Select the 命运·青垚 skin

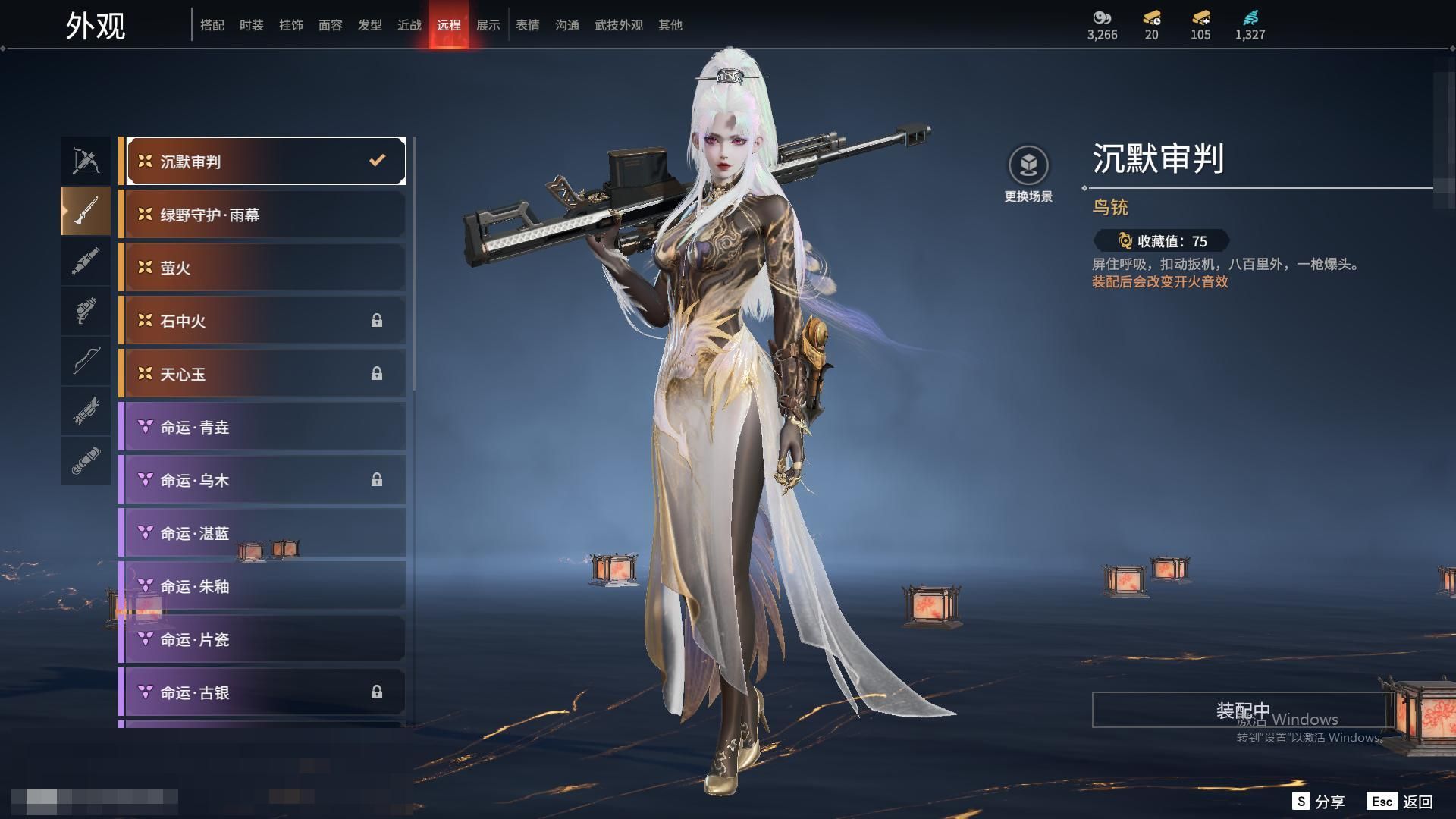click(x=262, y=427)
